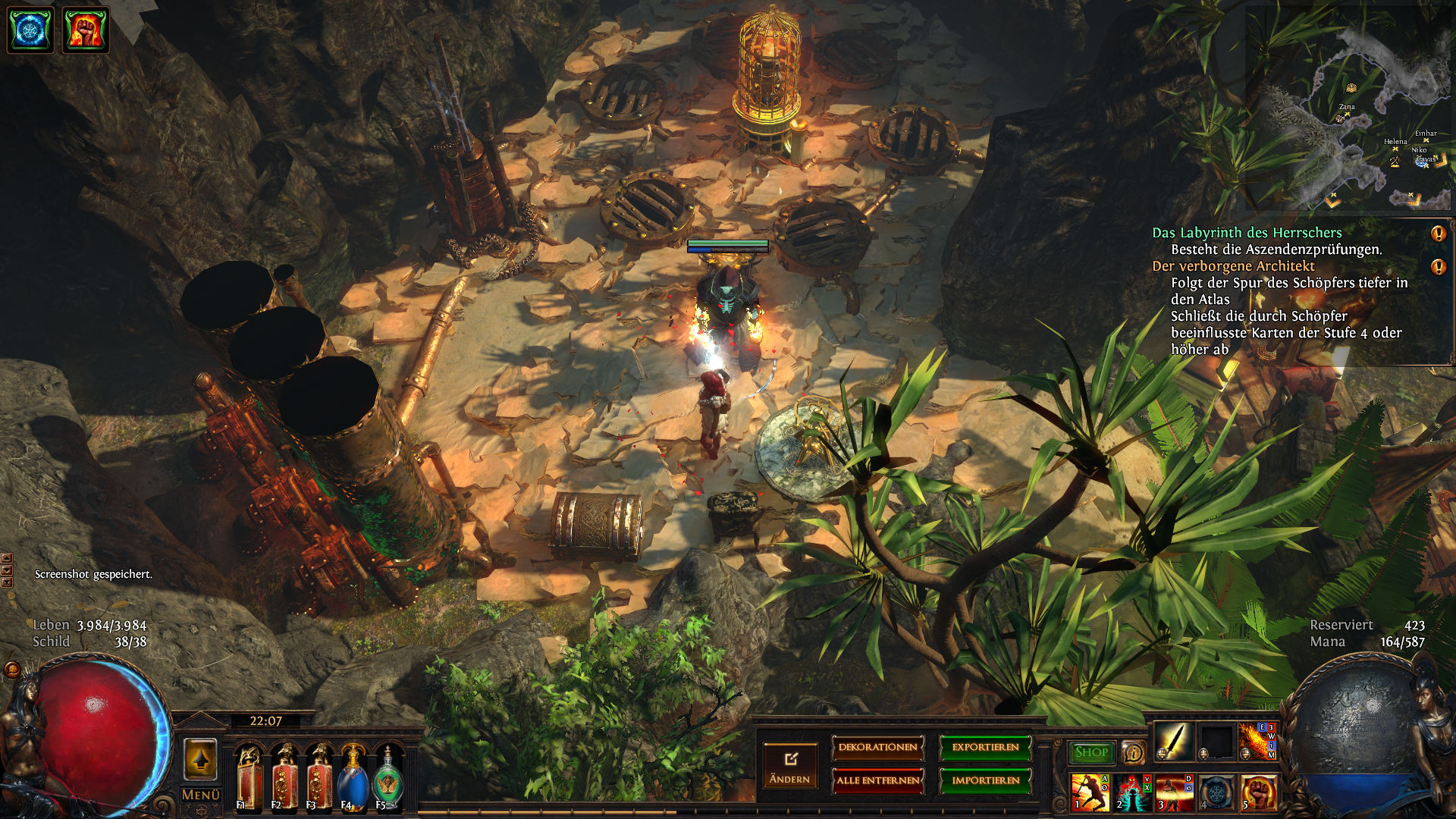This screenshot has width=1456, height=819.
Task: Open the minimap overlay
Action: coord(1350,108)
